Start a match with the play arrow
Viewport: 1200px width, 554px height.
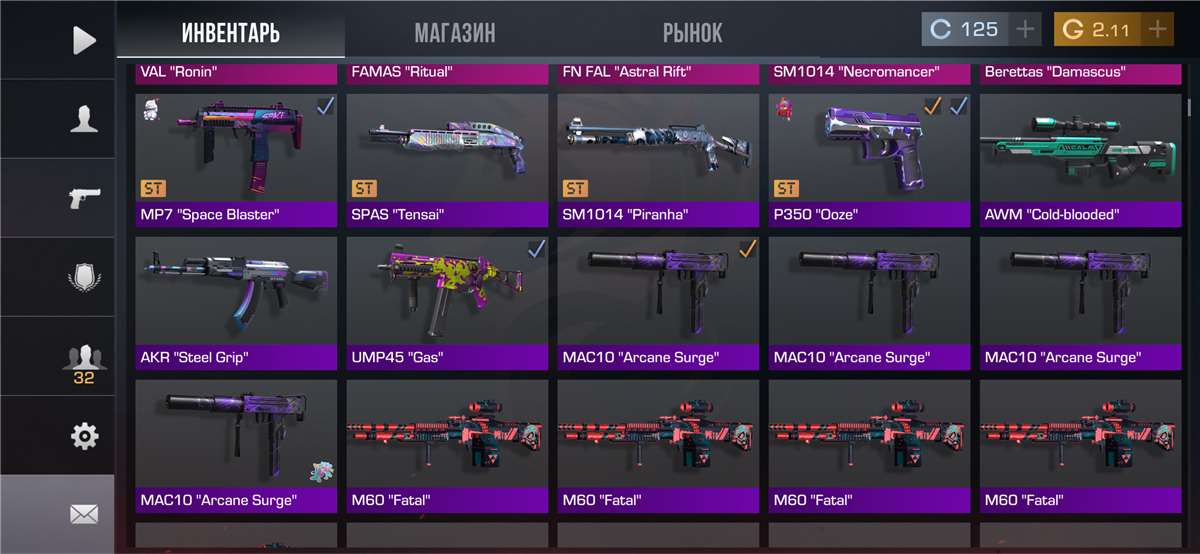84,40
